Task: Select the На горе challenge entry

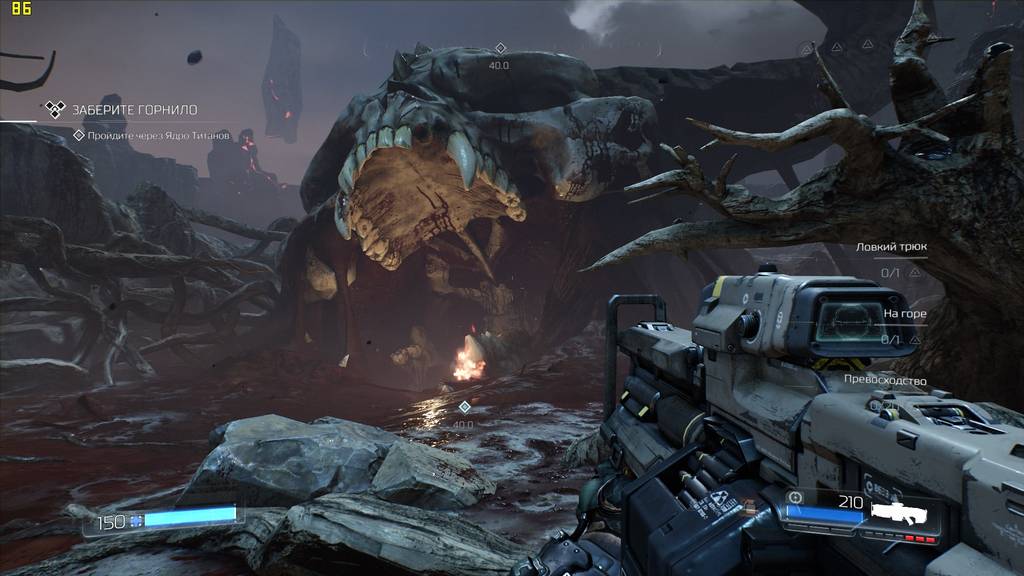Action: (x=904, y=314)
